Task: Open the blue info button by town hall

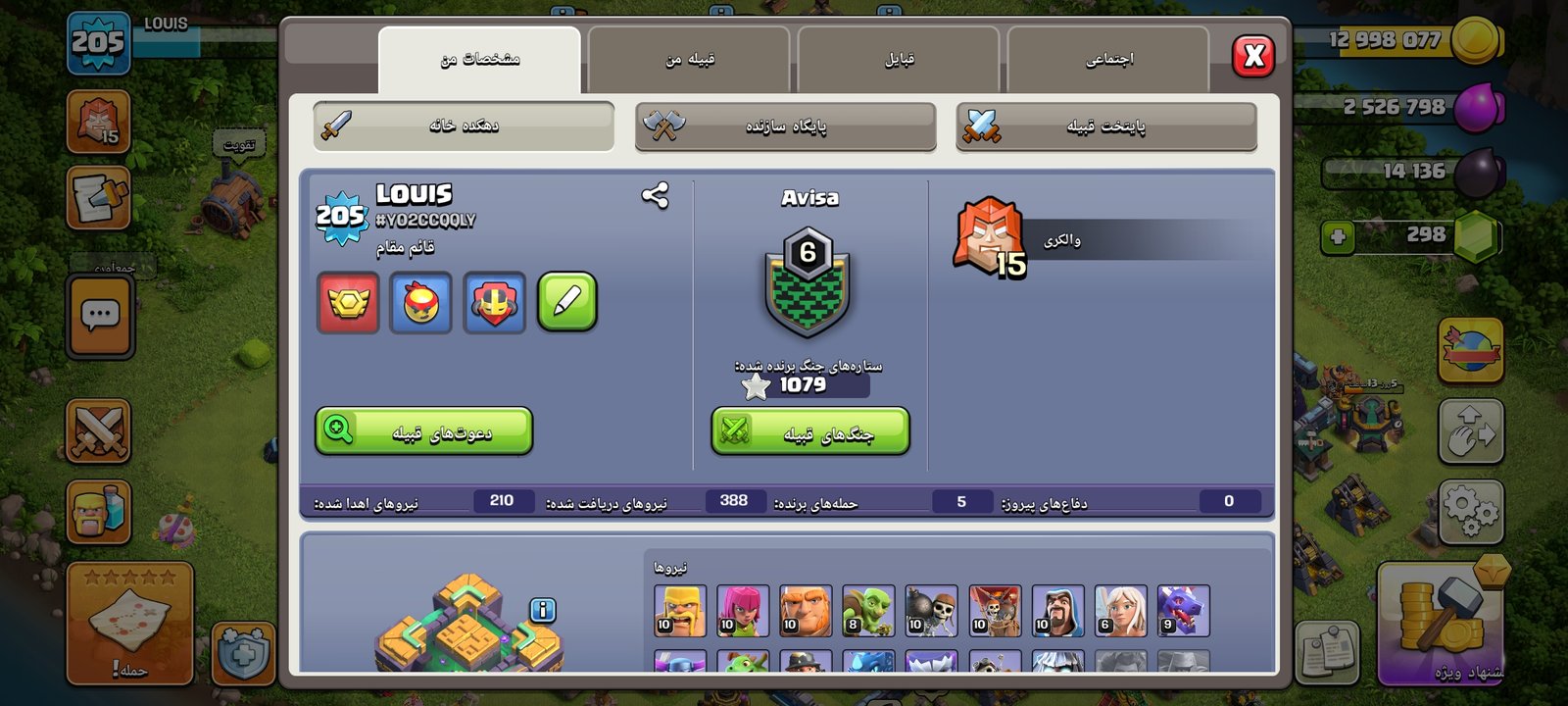Action: [x=543, y=610]
